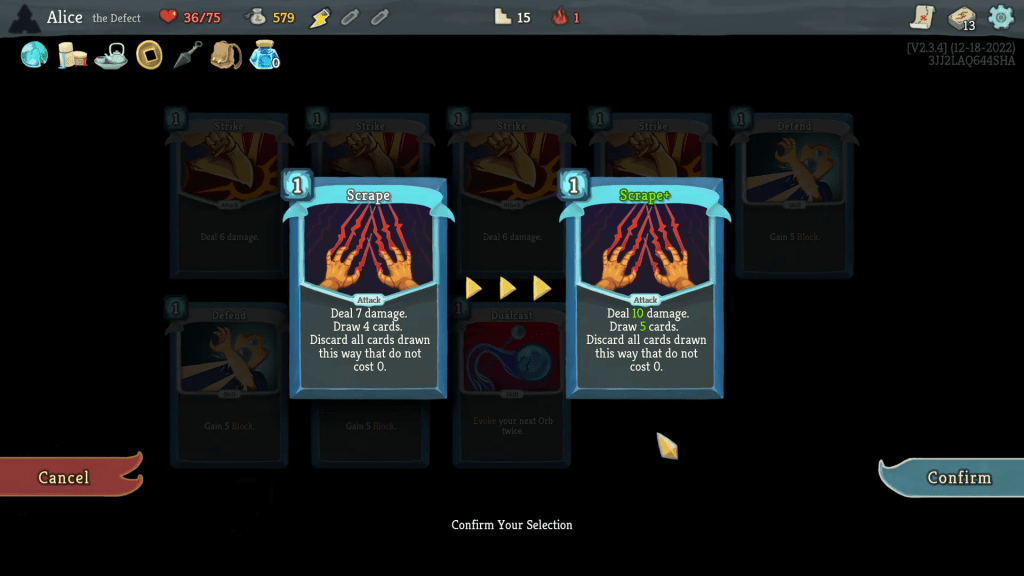The width and height of the screenshot is (1024, 576).
Task: Confirm the card upgrade selection
Action: (x=957, y=477)
